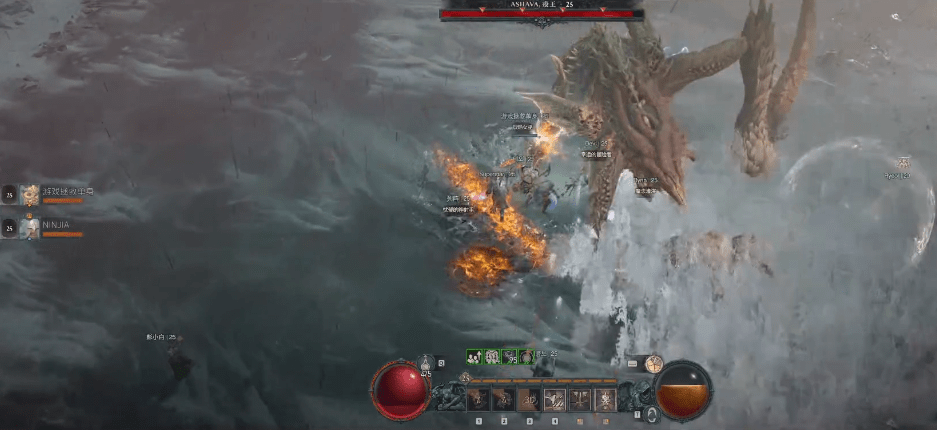The image size is (937, 430).
Task: Select the golden-portrait party member above NINJIA
Action: 29,195
